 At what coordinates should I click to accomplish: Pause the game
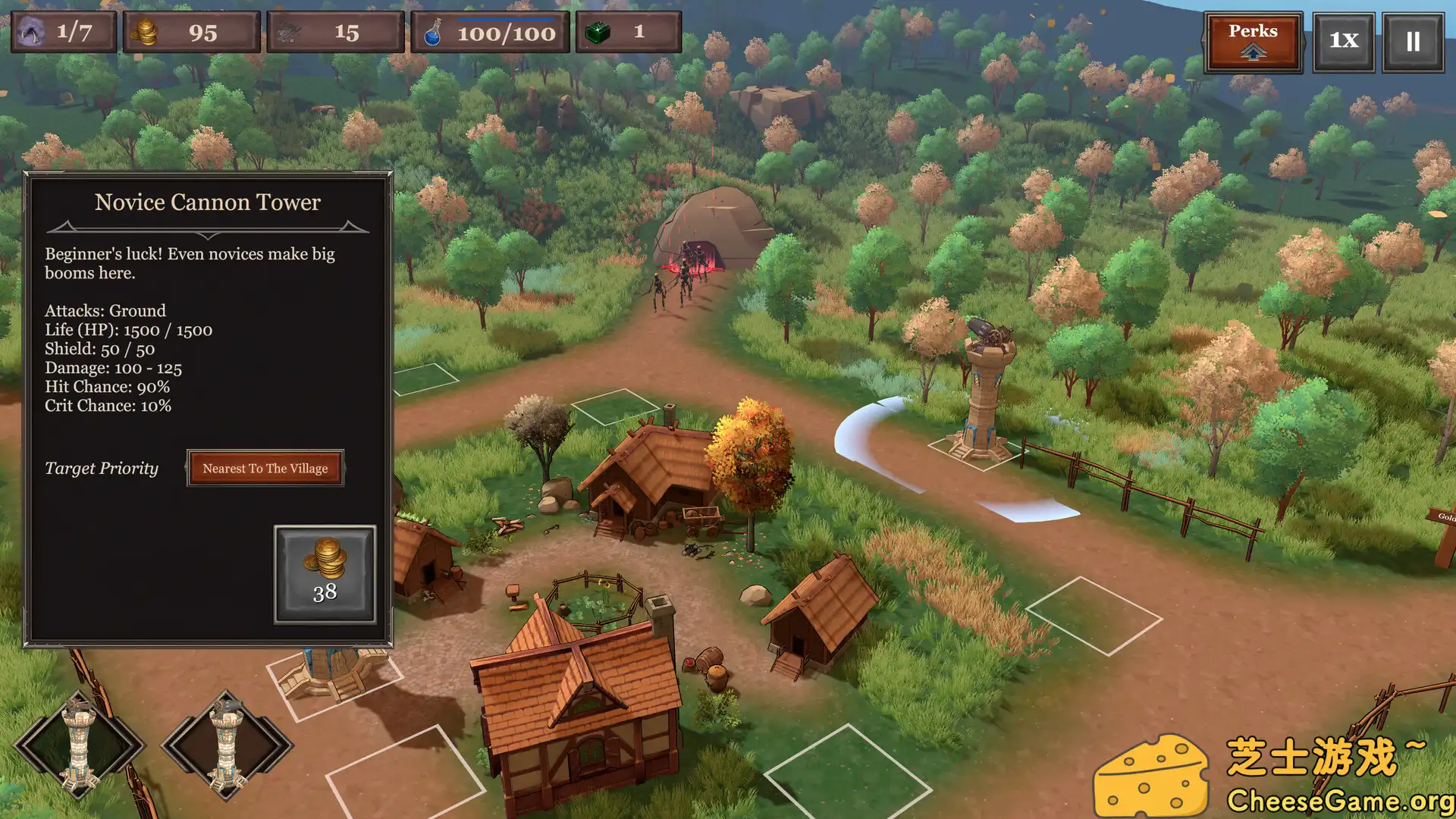[1412, 41]
